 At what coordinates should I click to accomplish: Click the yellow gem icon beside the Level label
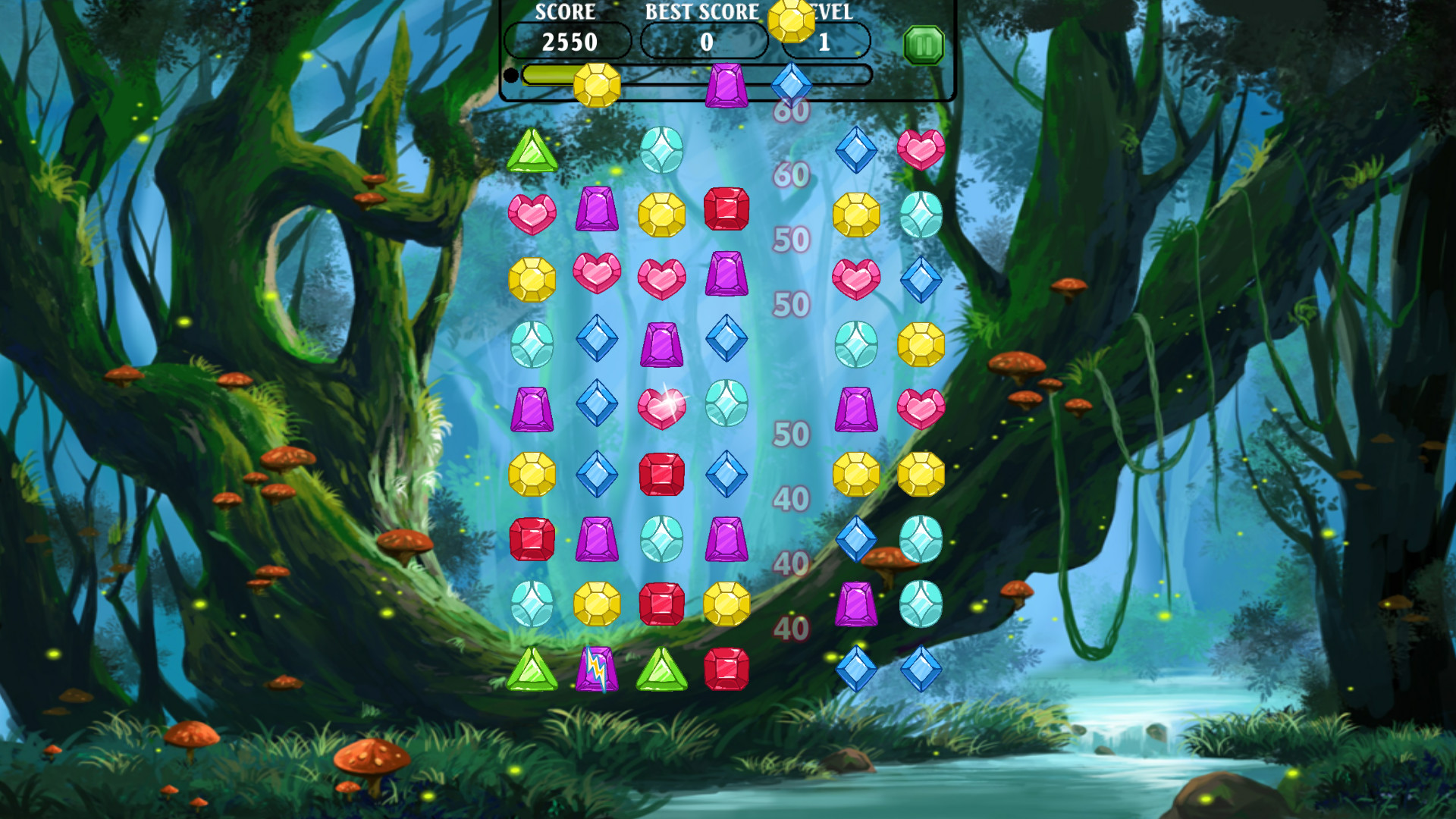pos(792,21)
